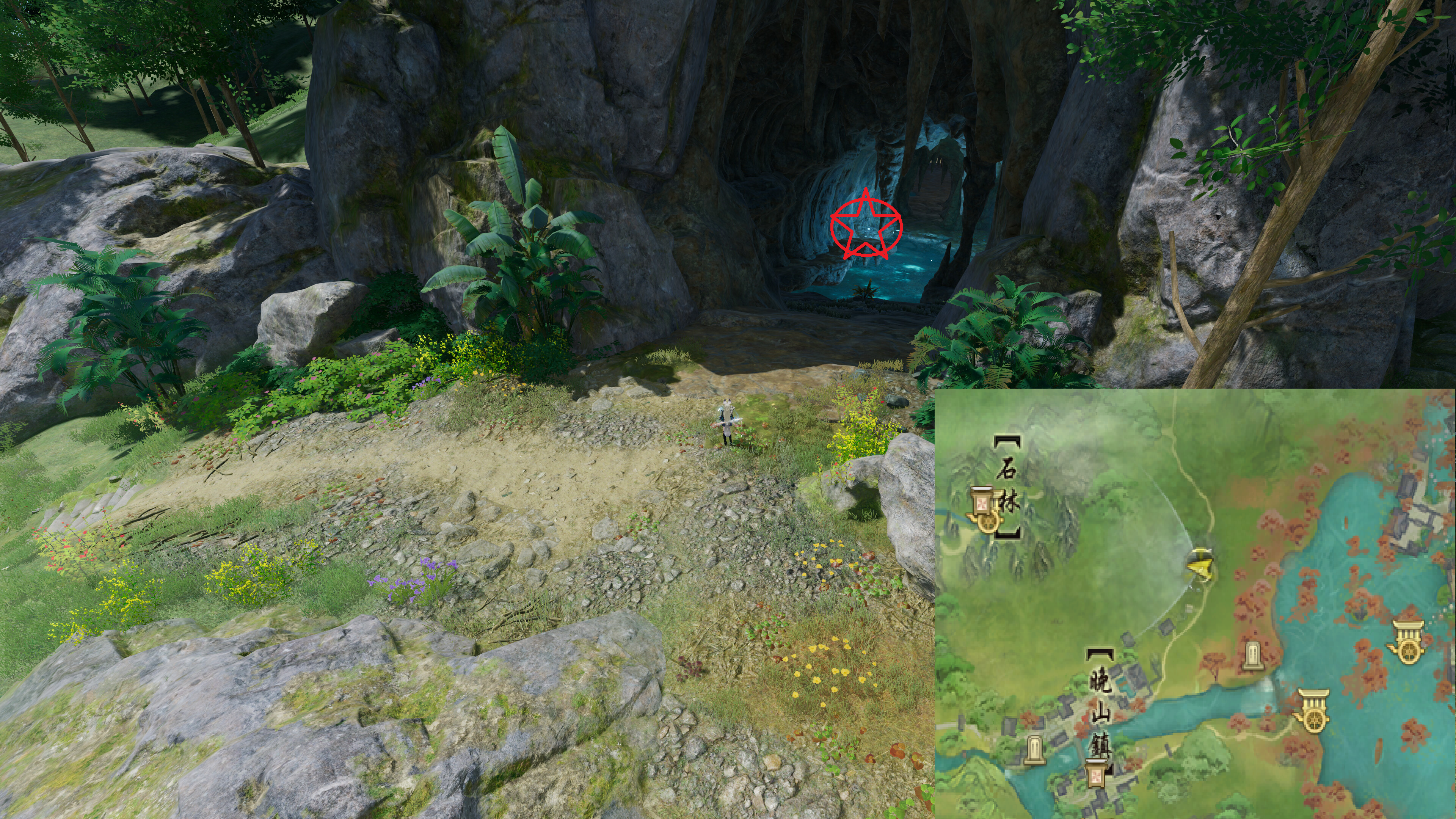Choose the 晚山镇 town label on the map
The width and height of the screenshot is (1456, 819).
(1100, 712)
